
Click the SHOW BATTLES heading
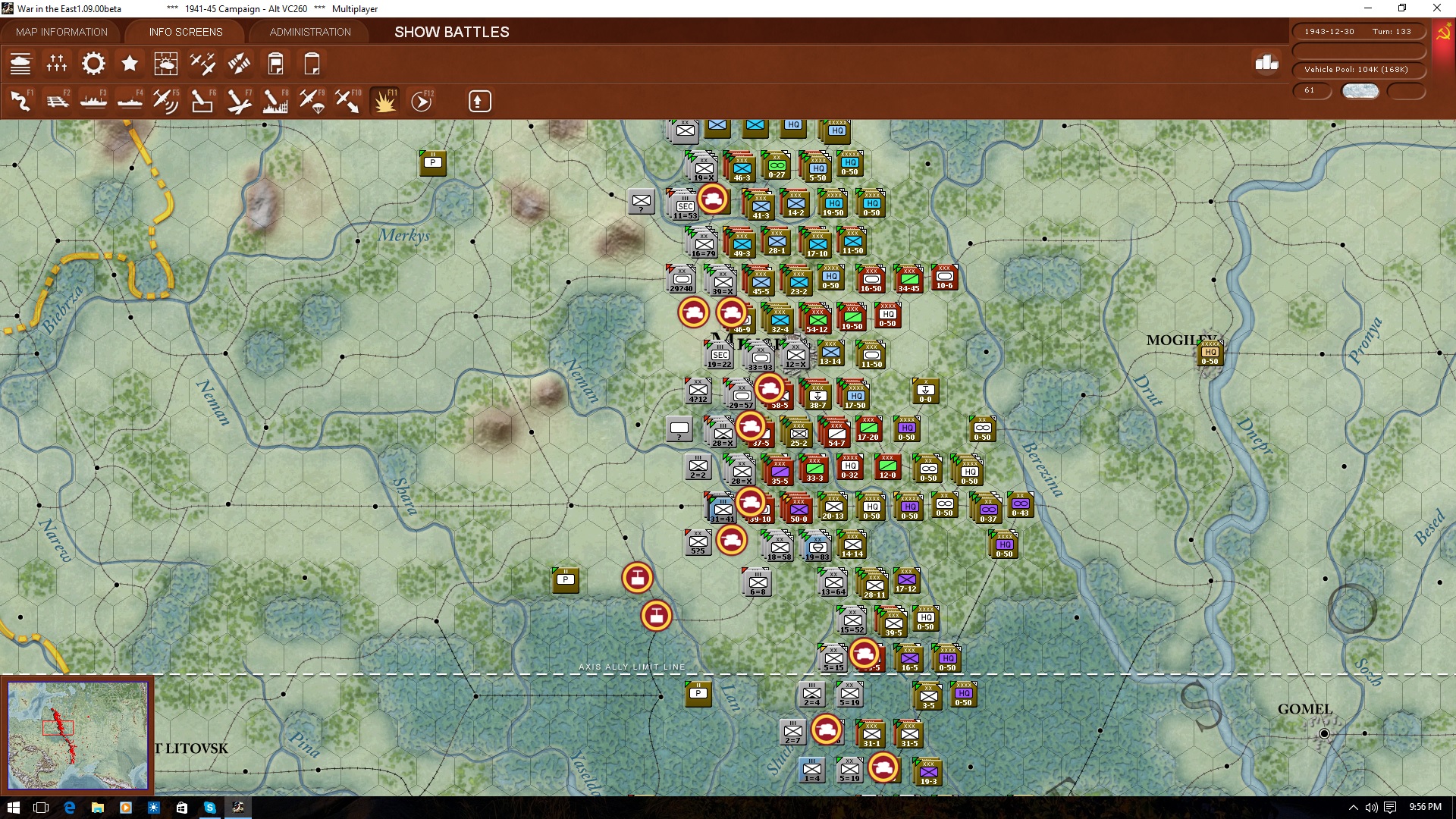coord(450,32)
